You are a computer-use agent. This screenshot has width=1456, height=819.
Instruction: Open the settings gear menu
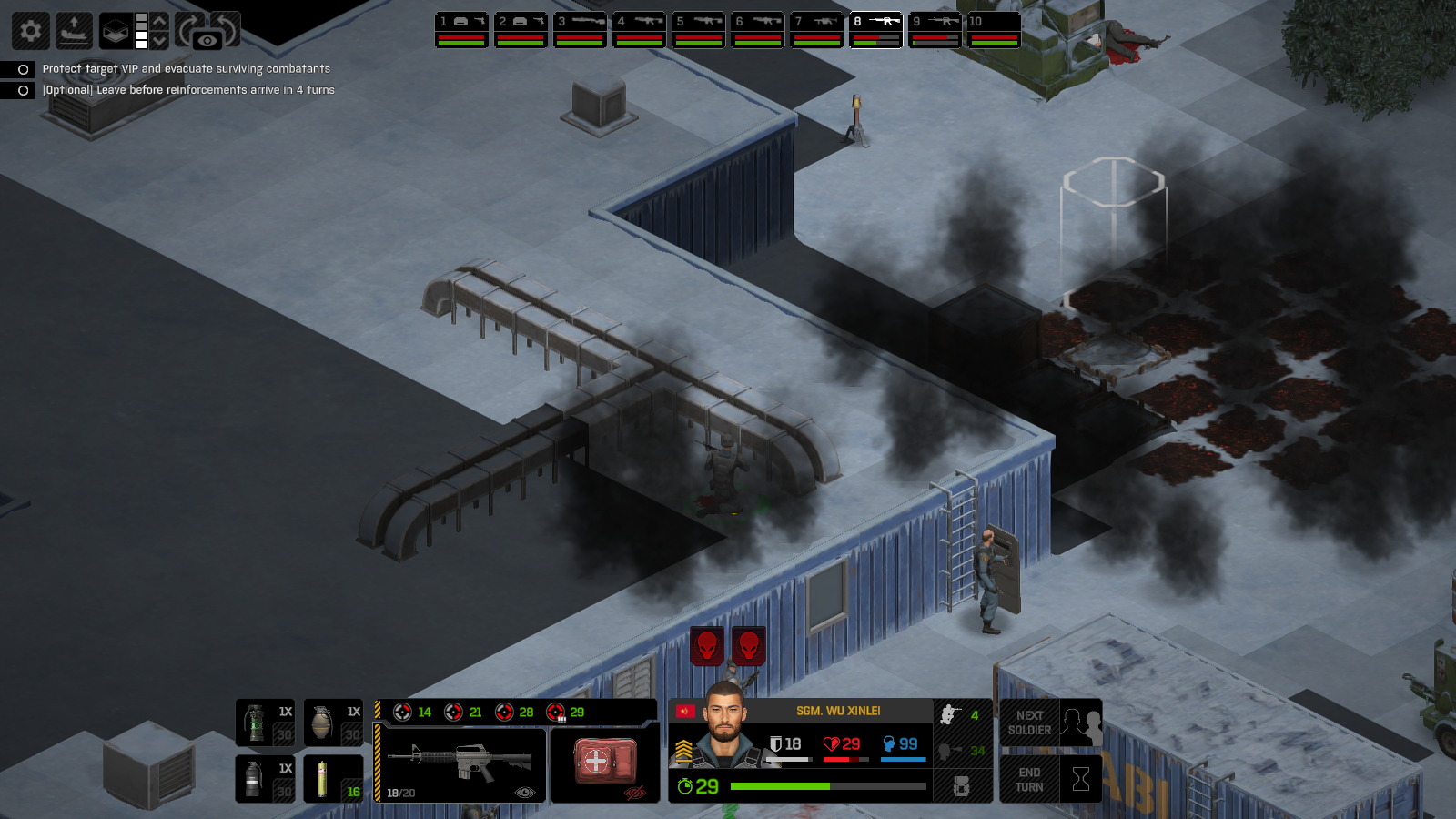pyautogui.click(x=30, y=31)
